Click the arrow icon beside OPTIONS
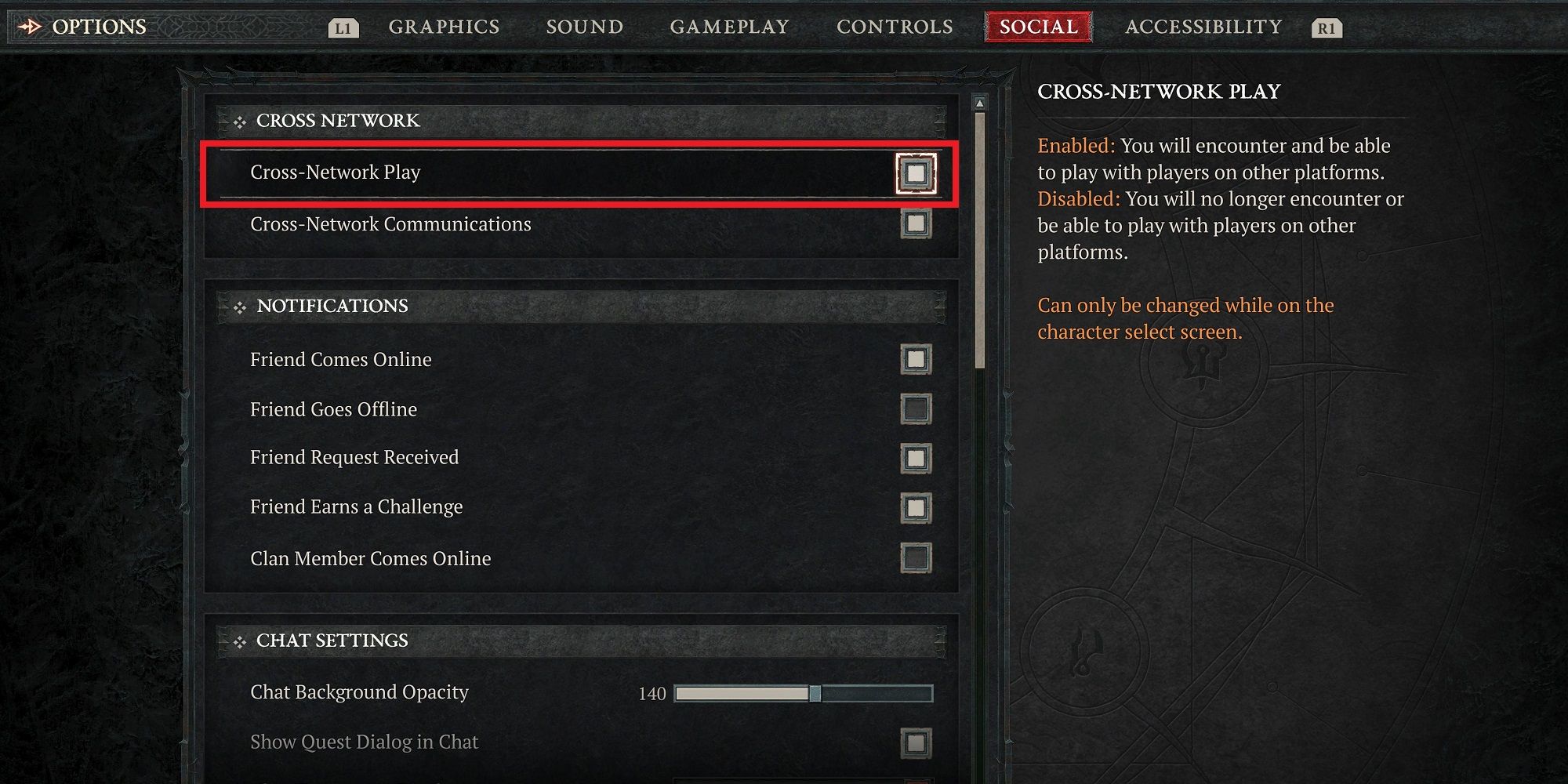1568x784 pixels. pyautogui.click(x=30, y=26)
